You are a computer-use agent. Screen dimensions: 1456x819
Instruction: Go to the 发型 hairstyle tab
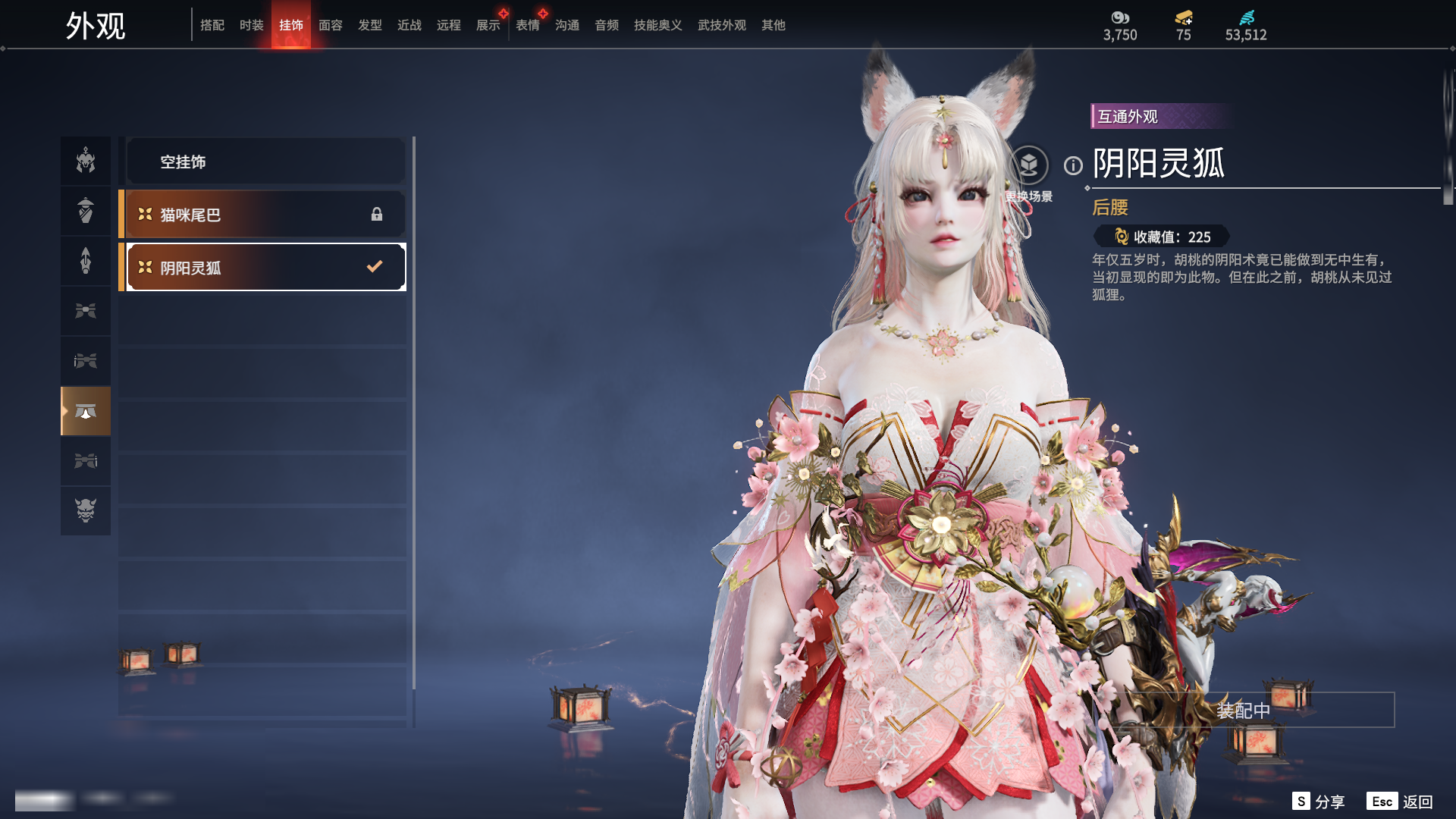[x=370, y=25]
